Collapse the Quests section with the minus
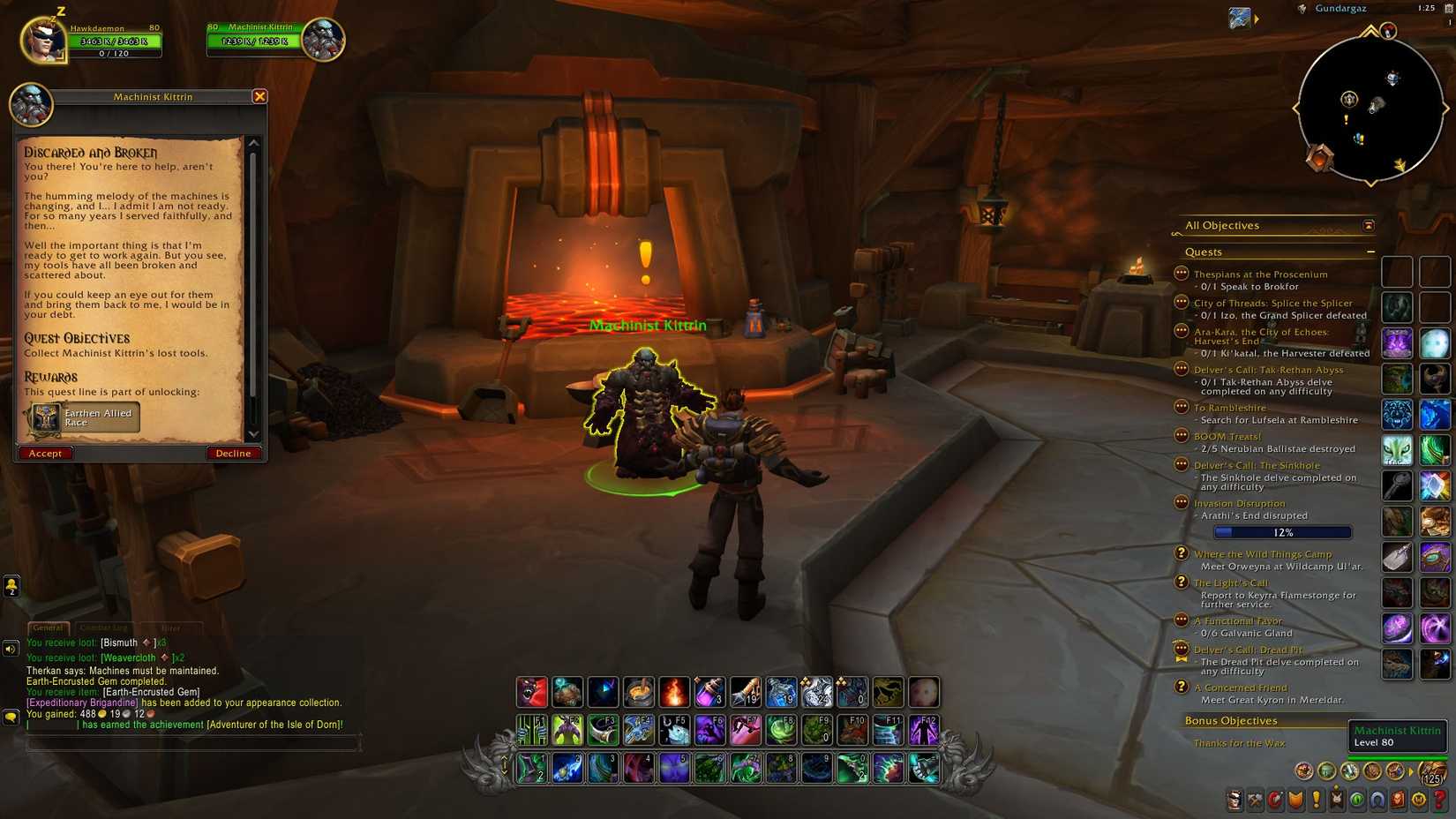1456x819 pixels. (1371, 252)
